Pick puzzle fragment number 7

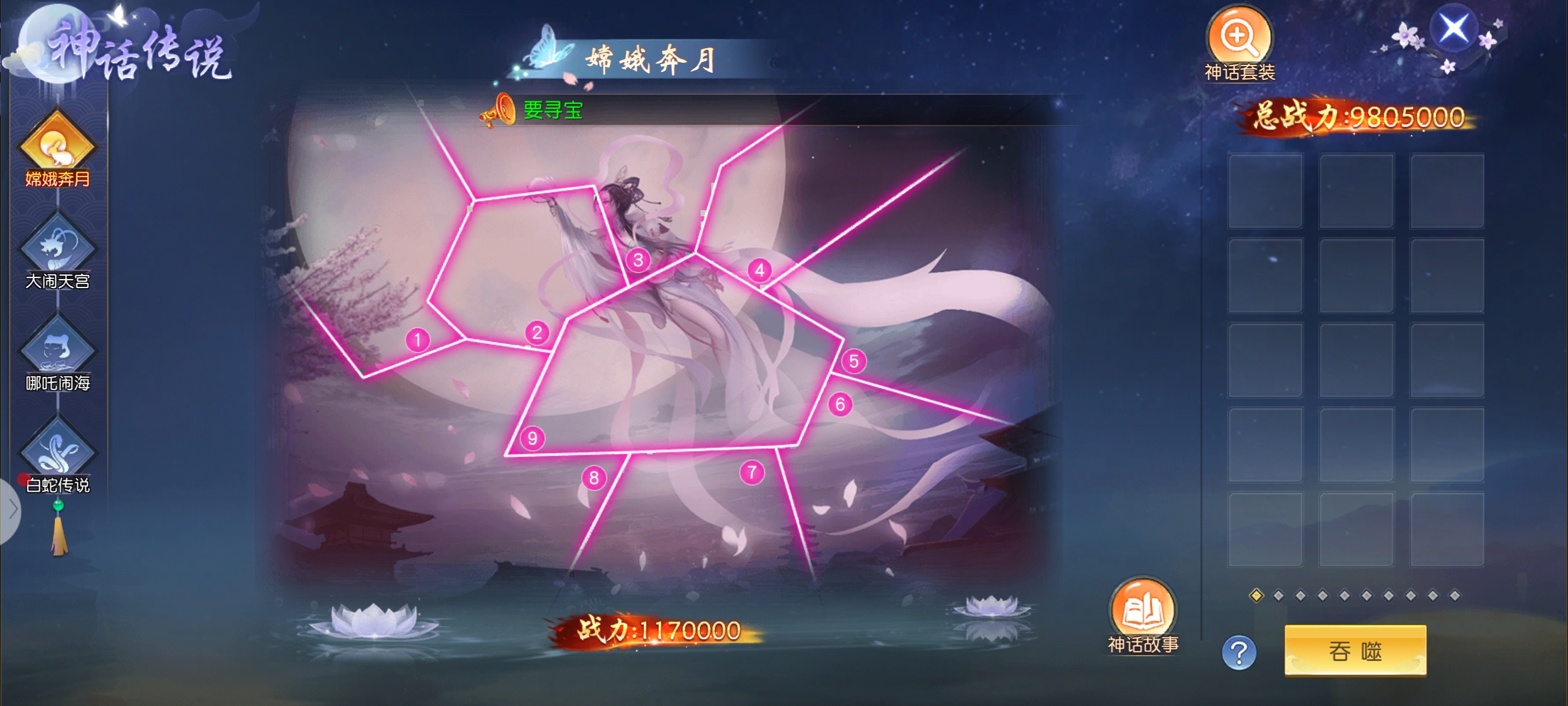pos(752,472)
